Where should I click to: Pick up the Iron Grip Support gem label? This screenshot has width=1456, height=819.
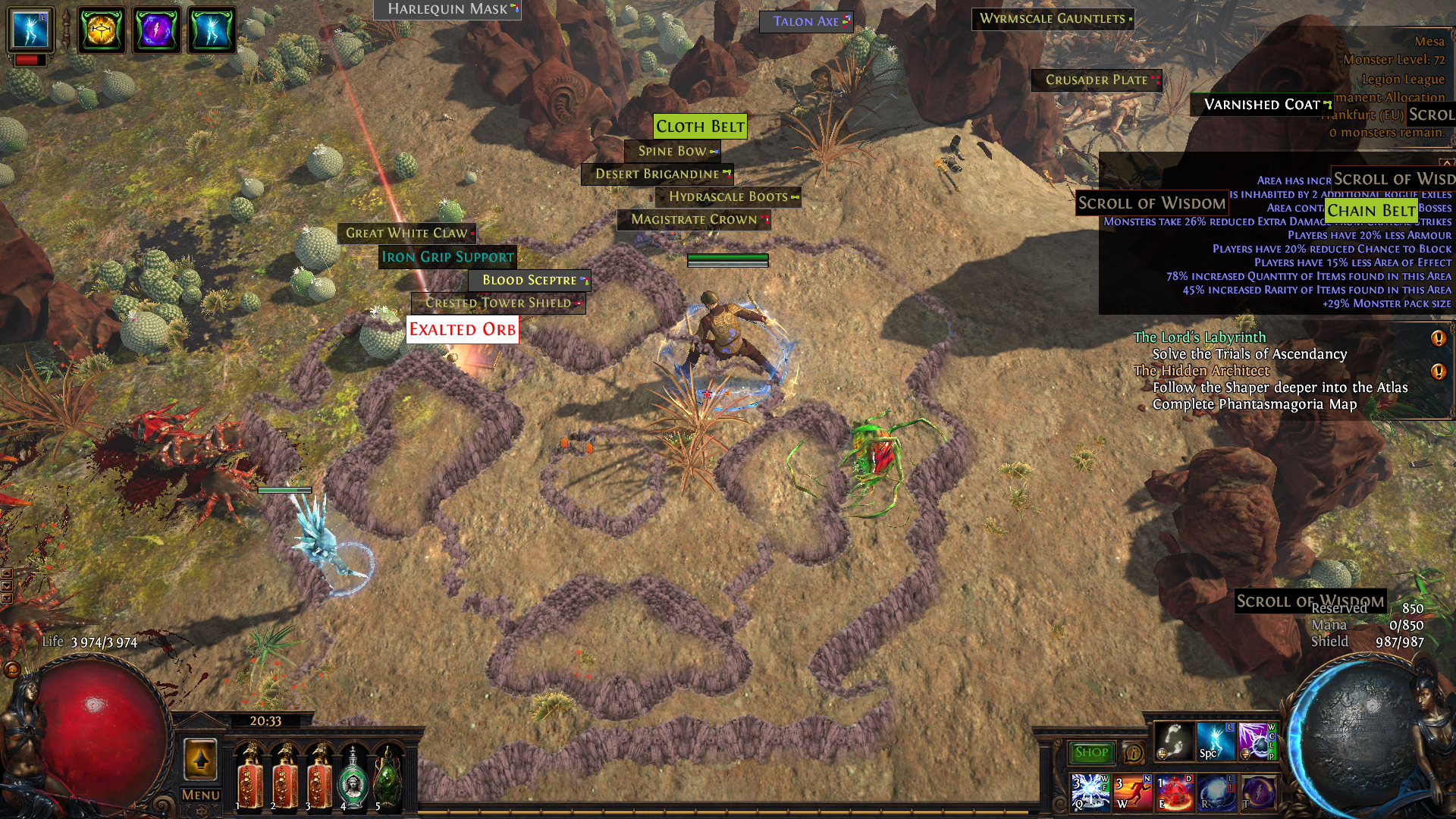[x=447, y=257]
